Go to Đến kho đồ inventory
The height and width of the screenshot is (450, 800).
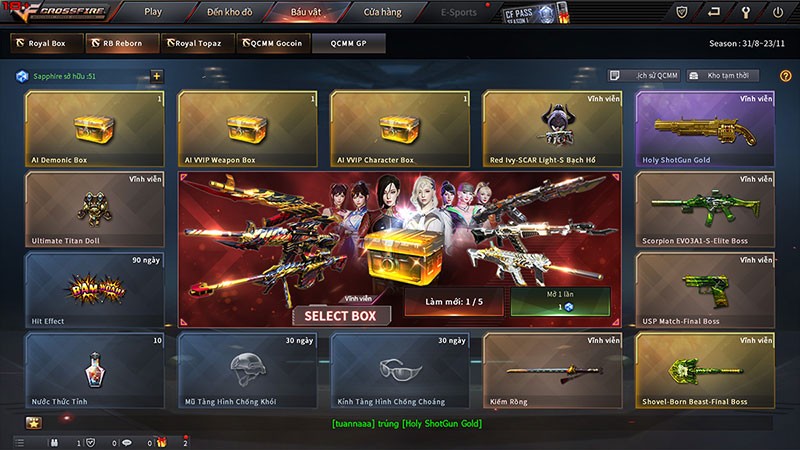click(x=229, y=13)
